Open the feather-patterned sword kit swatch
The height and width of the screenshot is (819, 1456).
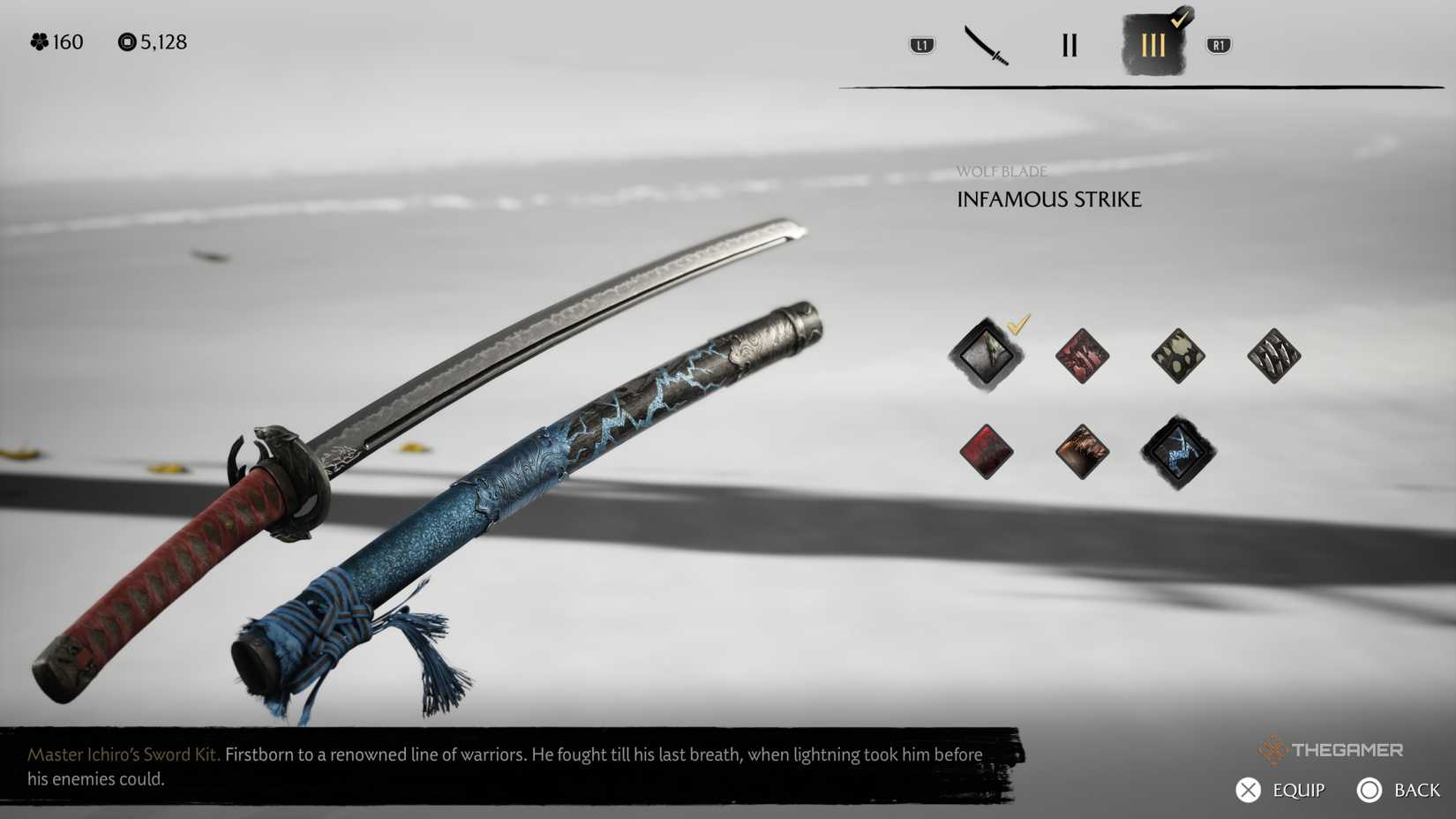coord(1081,452)
